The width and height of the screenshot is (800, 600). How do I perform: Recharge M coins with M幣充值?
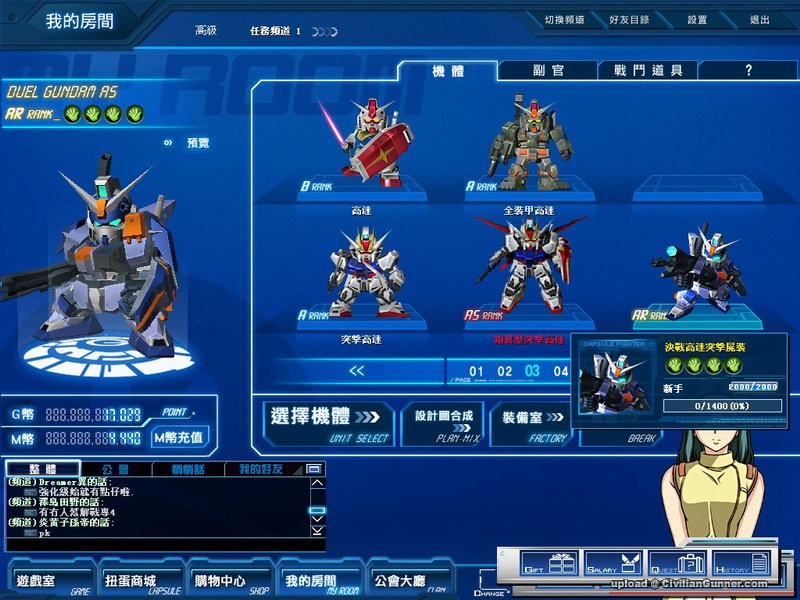point(180,437)
